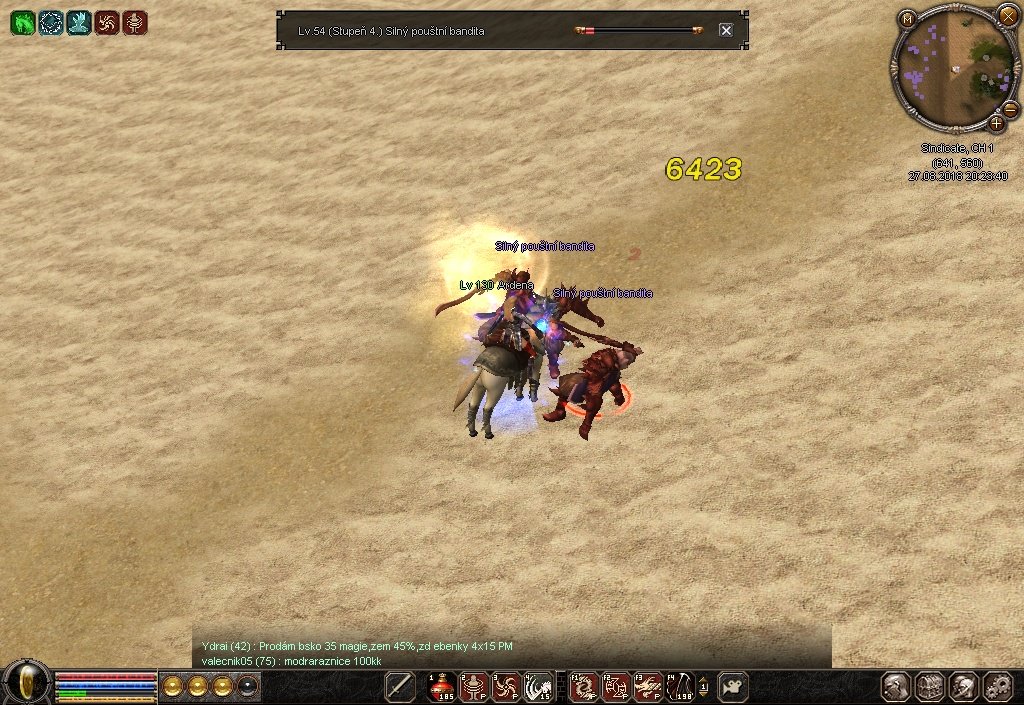Viewport: 1024px width, 705px height.
Task: Open the settings gear menu
Action: [x=998, y=687]
